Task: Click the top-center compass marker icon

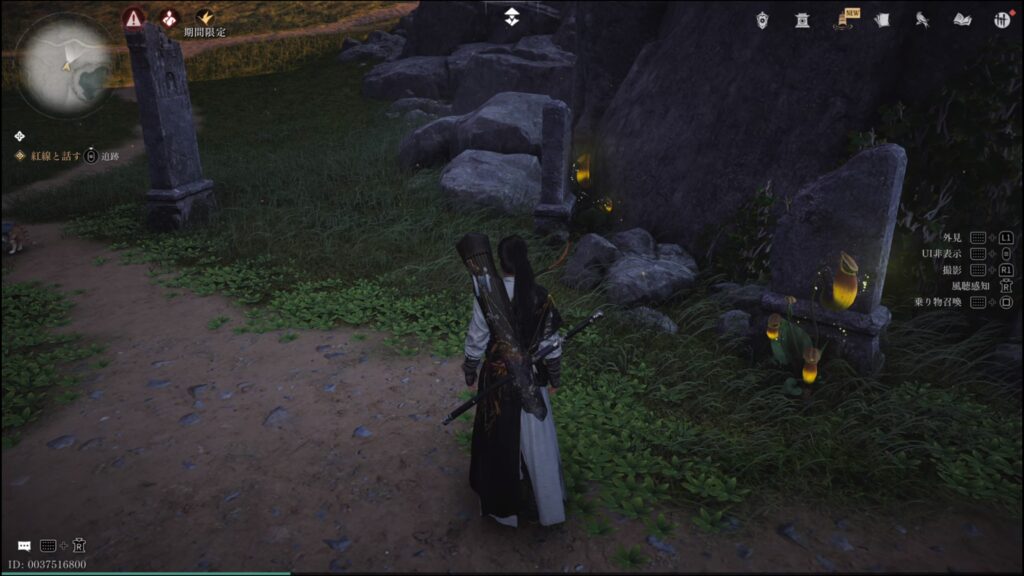Action: (511, 17)
